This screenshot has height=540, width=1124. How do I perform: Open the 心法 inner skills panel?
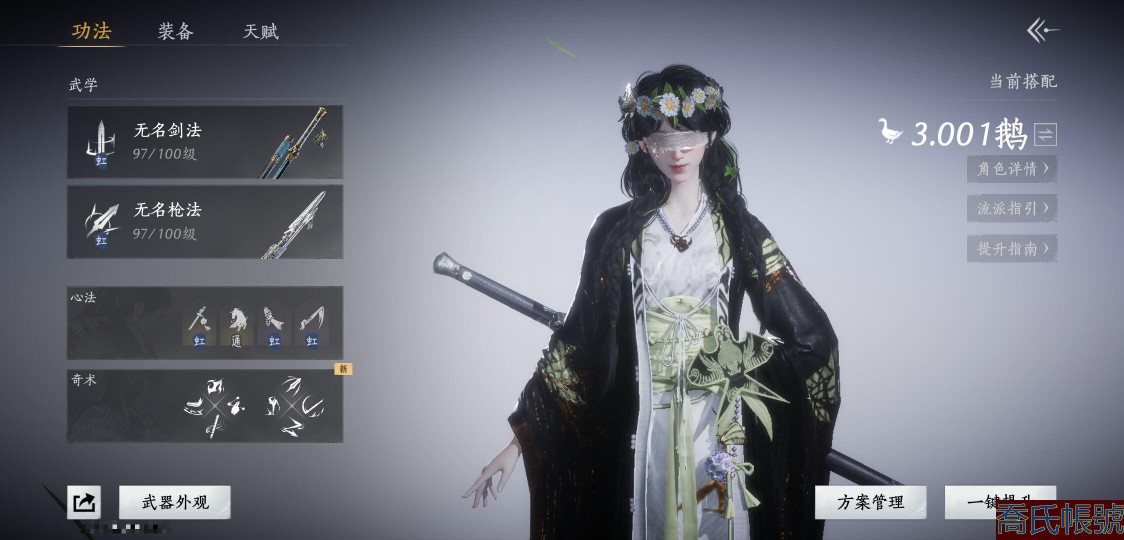click(205, 323)
